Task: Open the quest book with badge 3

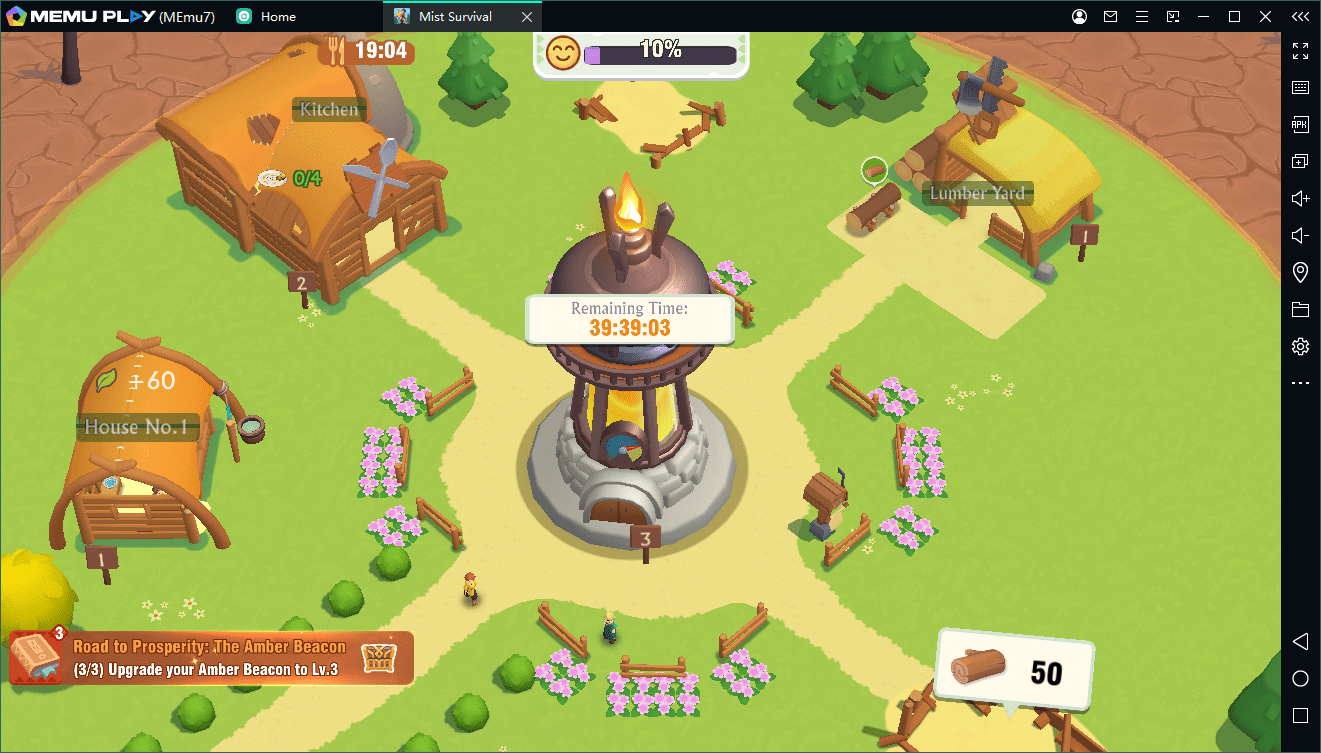Action: [x=36, y=657]
